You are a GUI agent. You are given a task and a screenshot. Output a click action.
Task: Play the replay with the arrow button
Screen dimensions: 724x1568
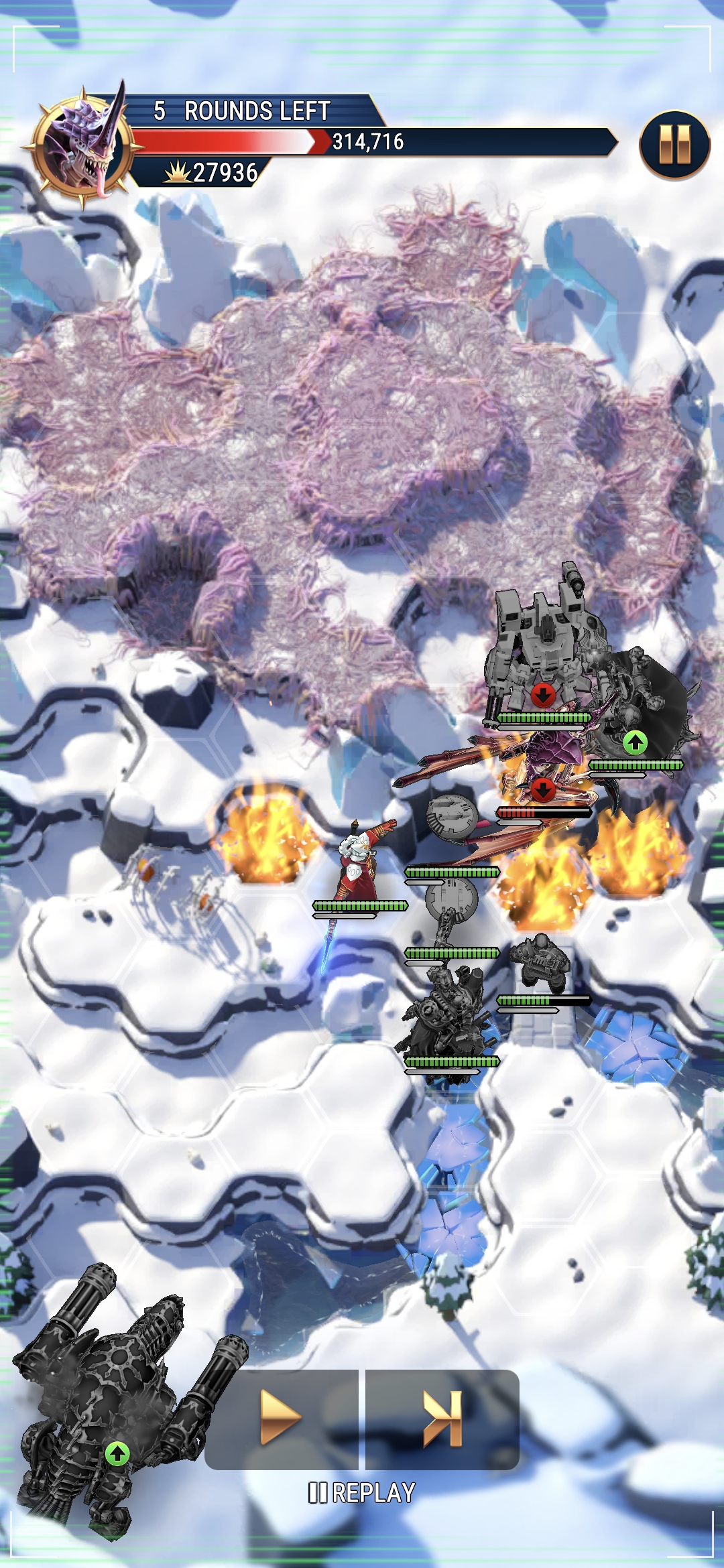pos(282,1417)
